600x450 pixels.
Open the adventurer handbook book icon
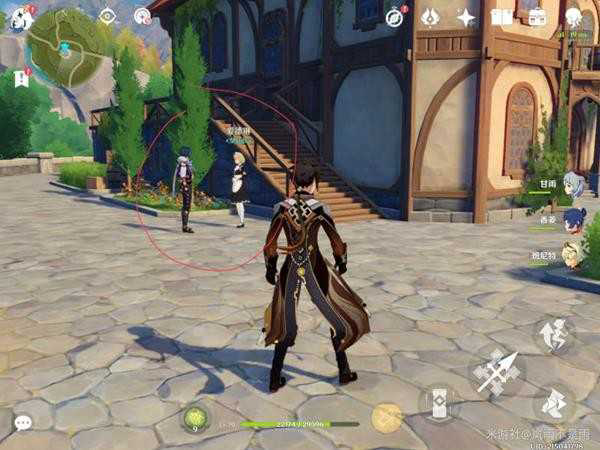(x=501, y=17)
